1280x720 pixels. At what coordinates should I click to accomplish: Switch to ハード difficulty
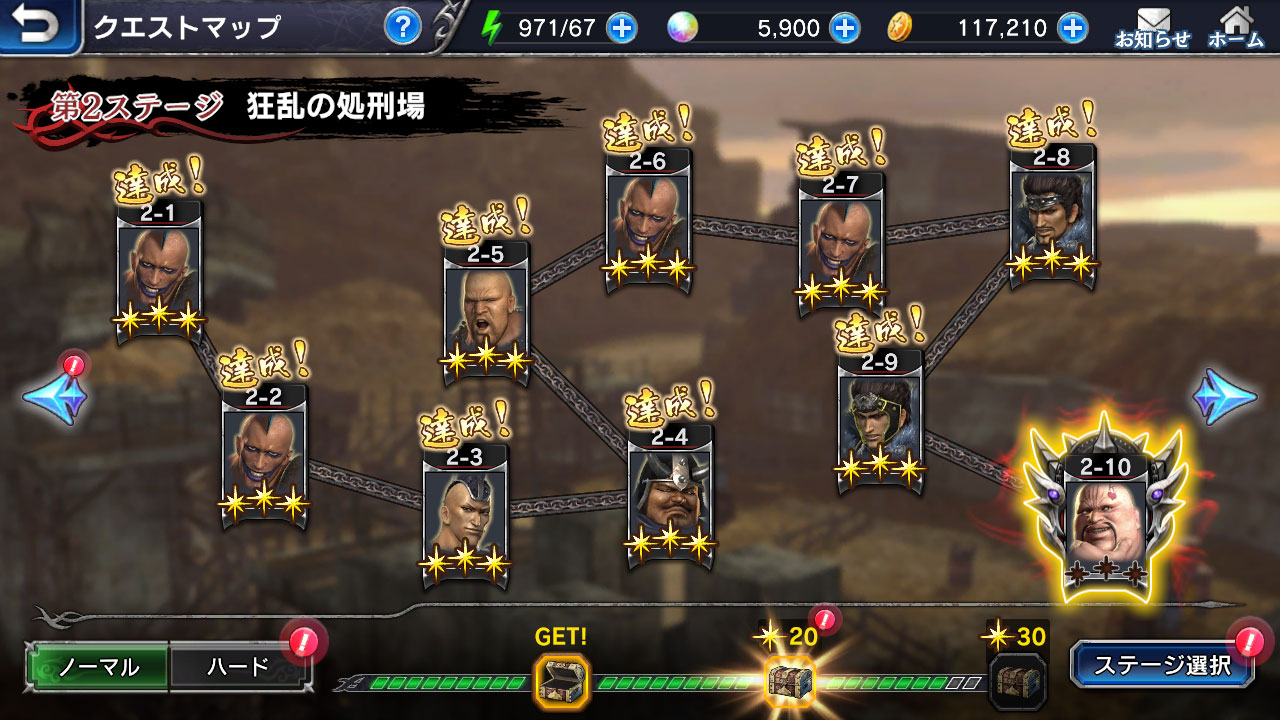point(239,667)
